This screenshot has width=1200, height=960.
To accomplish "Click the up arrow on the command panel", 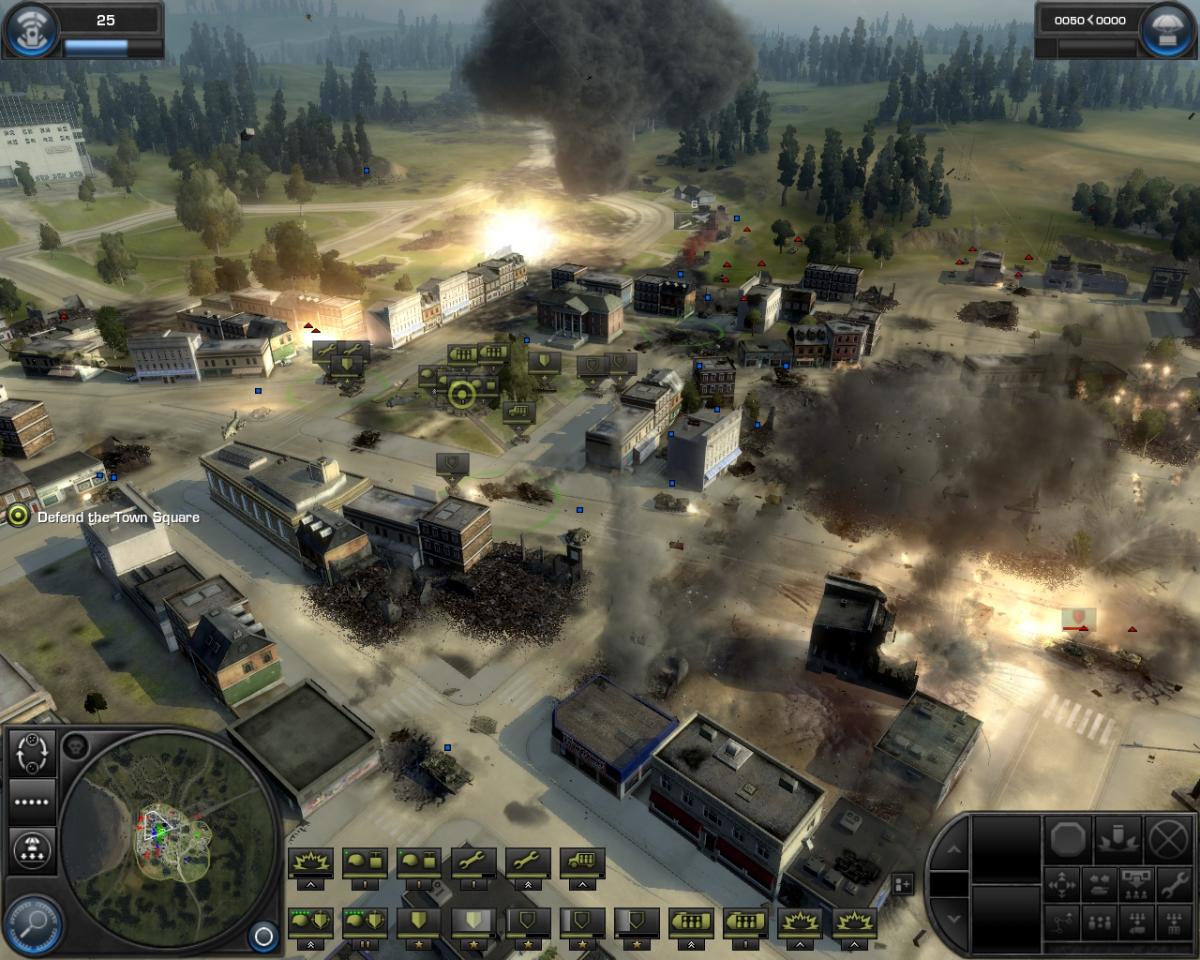I will pyautogui.click(x=952, y=850).
